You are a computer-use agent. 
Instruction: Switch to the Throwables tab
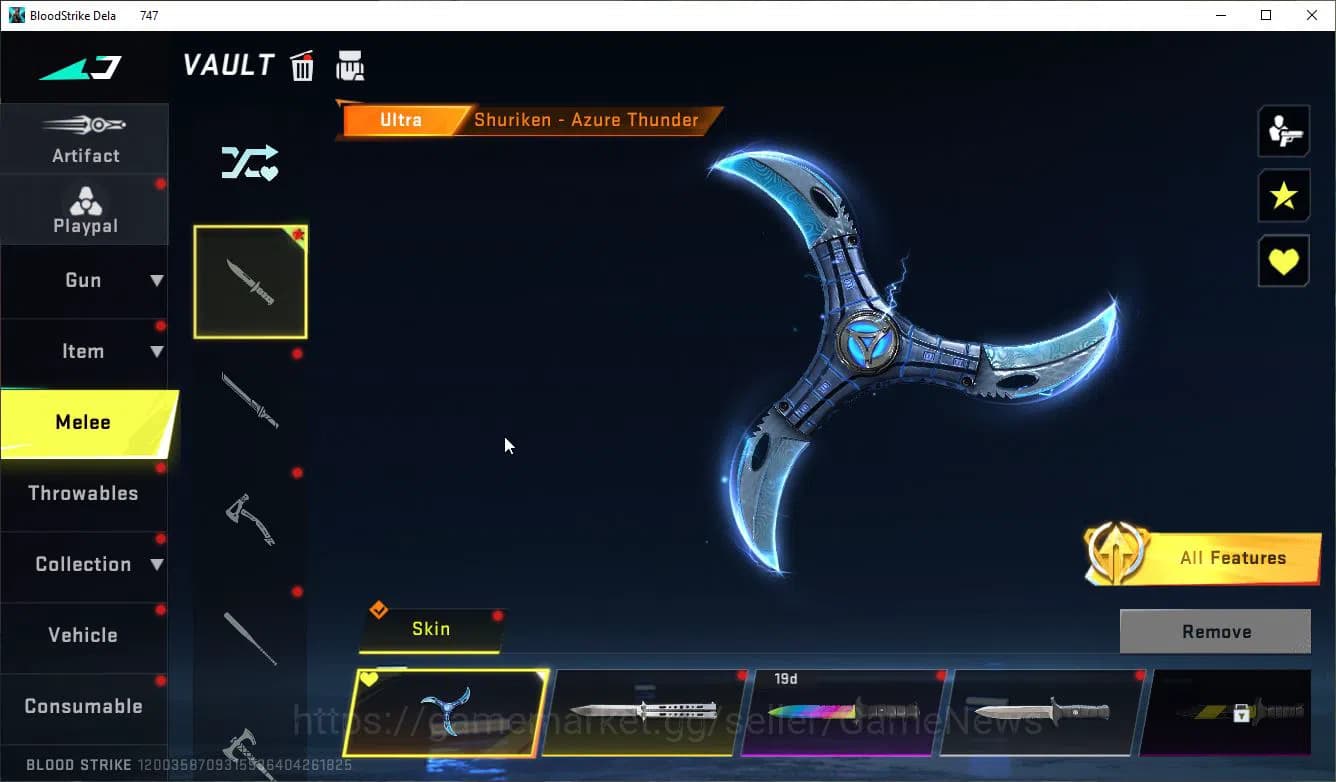point(85,493)
